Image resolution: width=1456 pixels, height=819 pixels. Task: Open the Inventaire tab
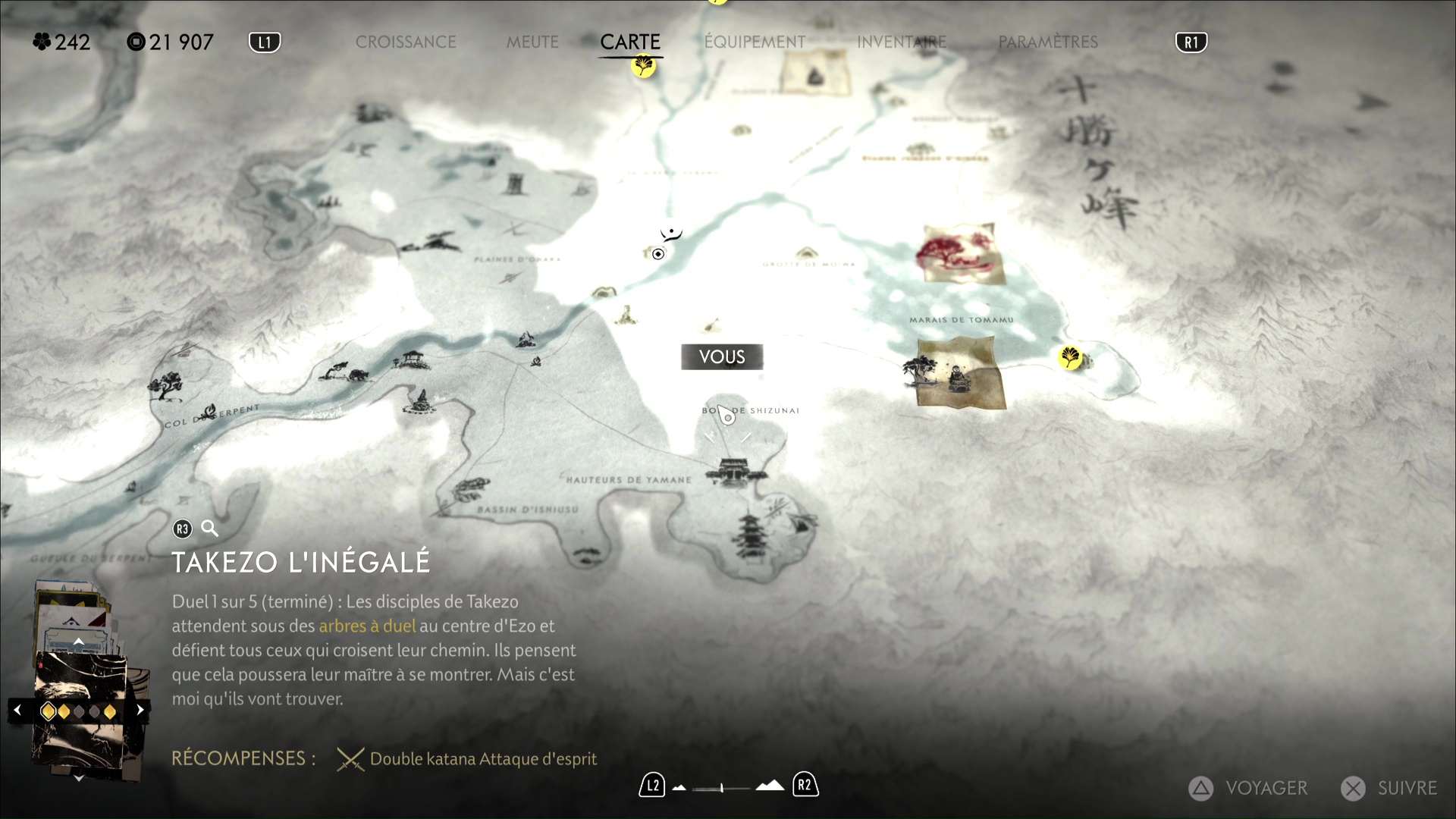(902, 42)
